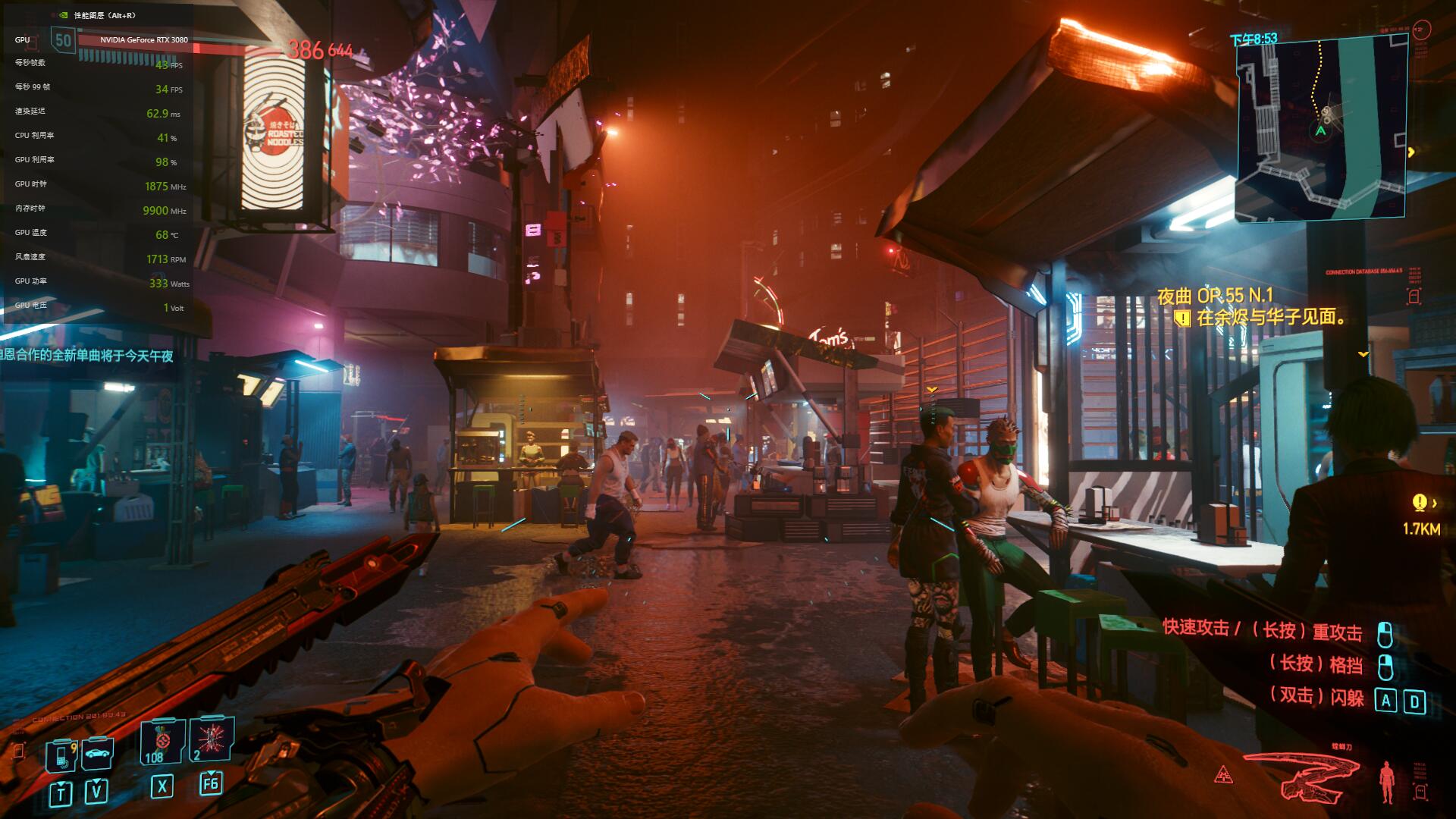Use the healing inhaler slot showing 108
Viewport: 1456px width, 819px height.
click(162, 742)
